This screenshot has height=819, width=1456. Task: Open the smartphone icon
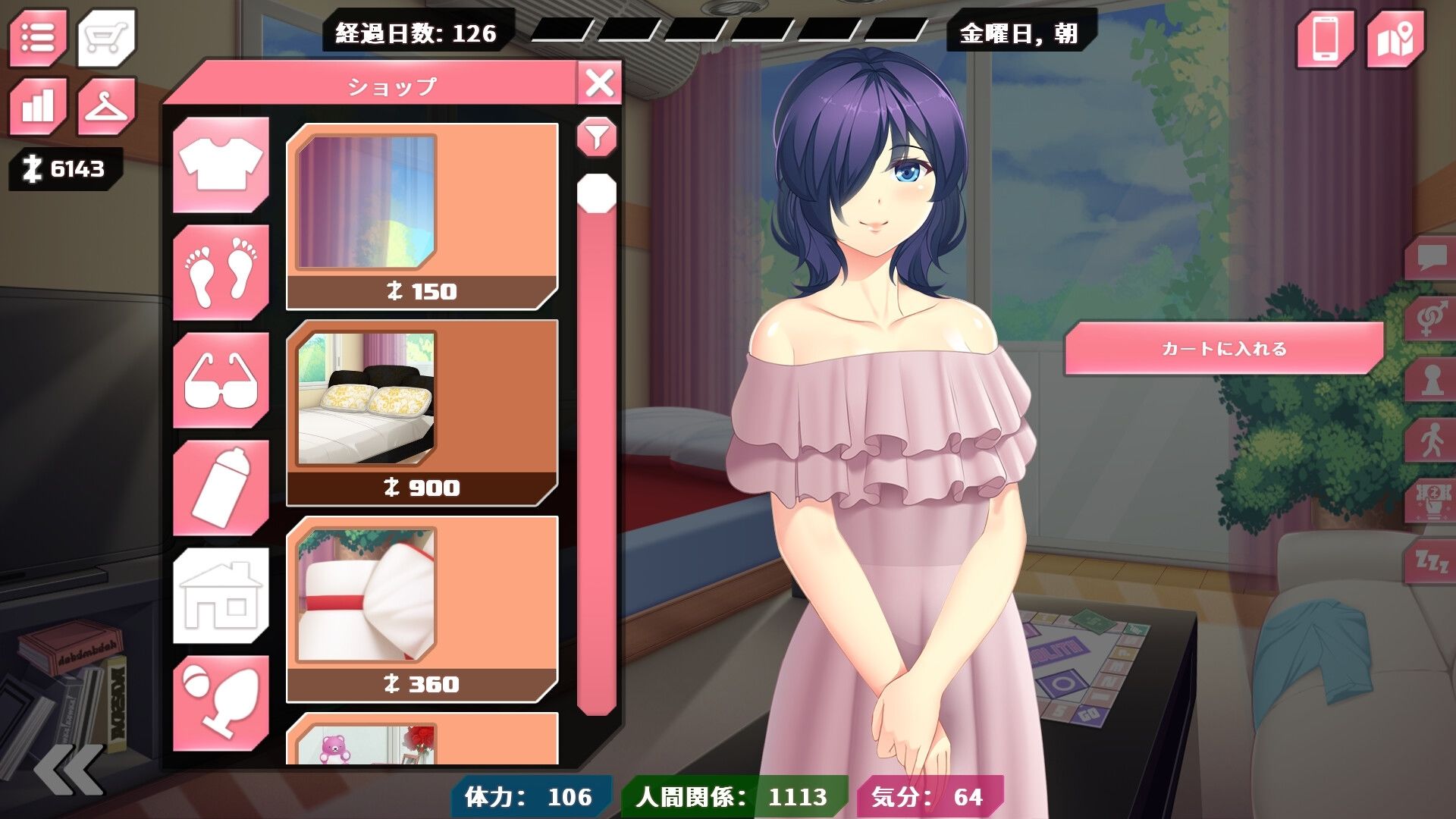click(x=1325, y=38)
